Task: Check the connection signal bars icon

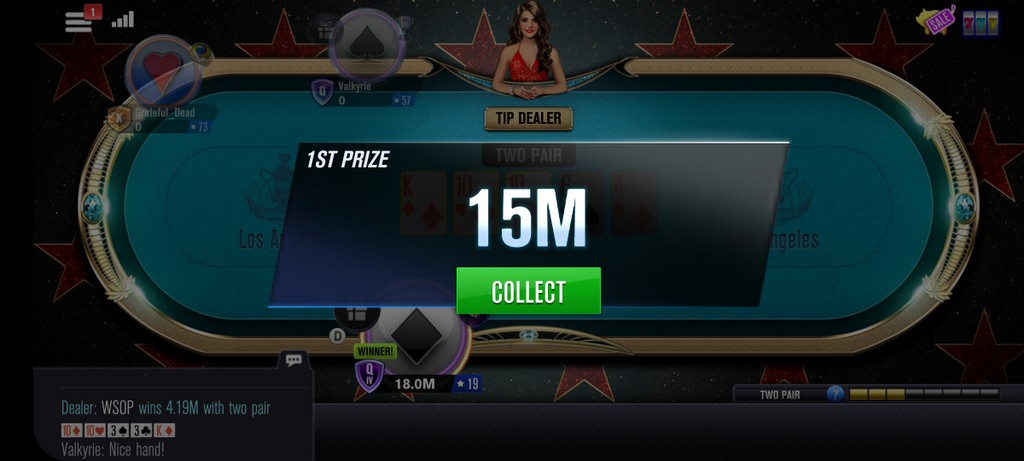Action: (123, 20)
